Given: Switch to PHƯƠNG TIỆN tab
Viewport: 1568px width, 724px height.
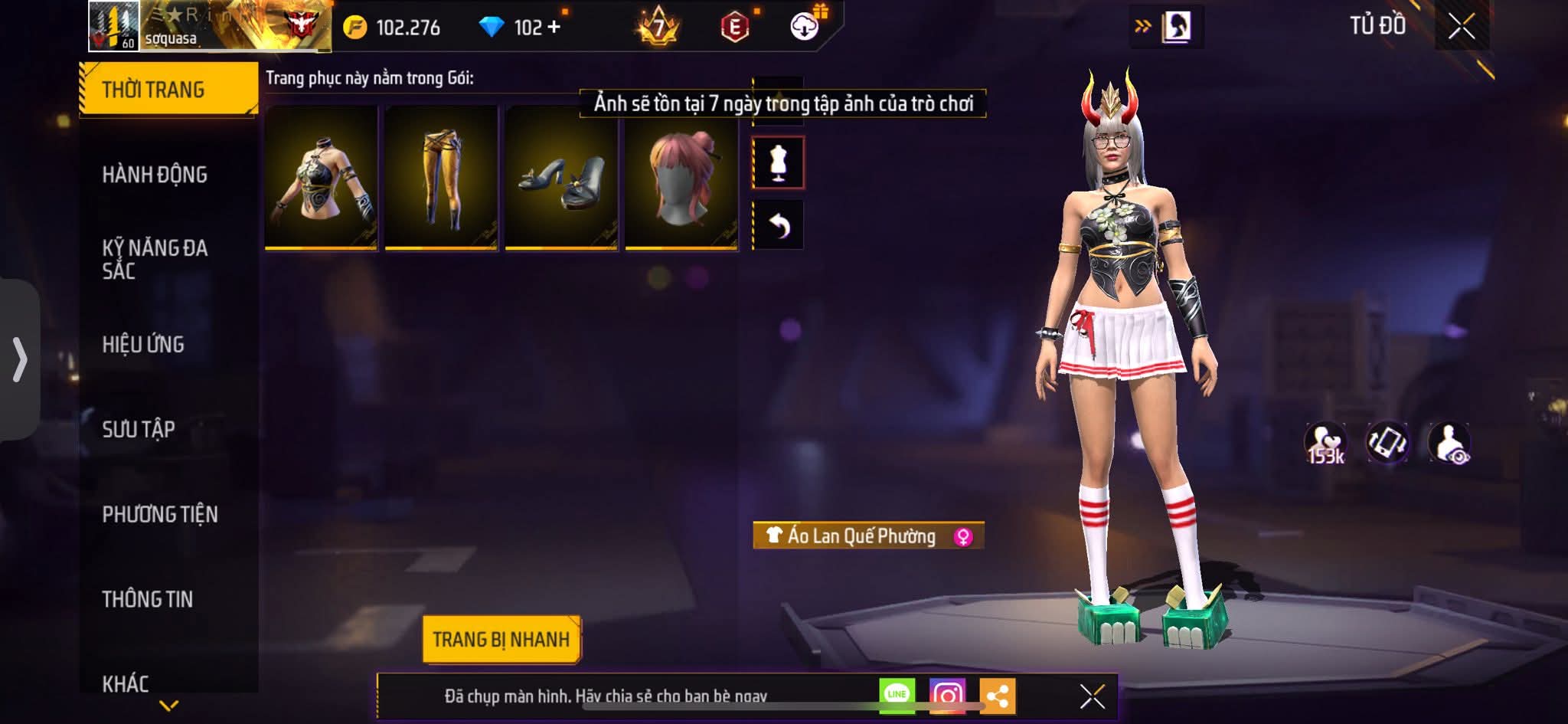Looking at the screenshot, I should pyautogui.click(x=160, y=514).
